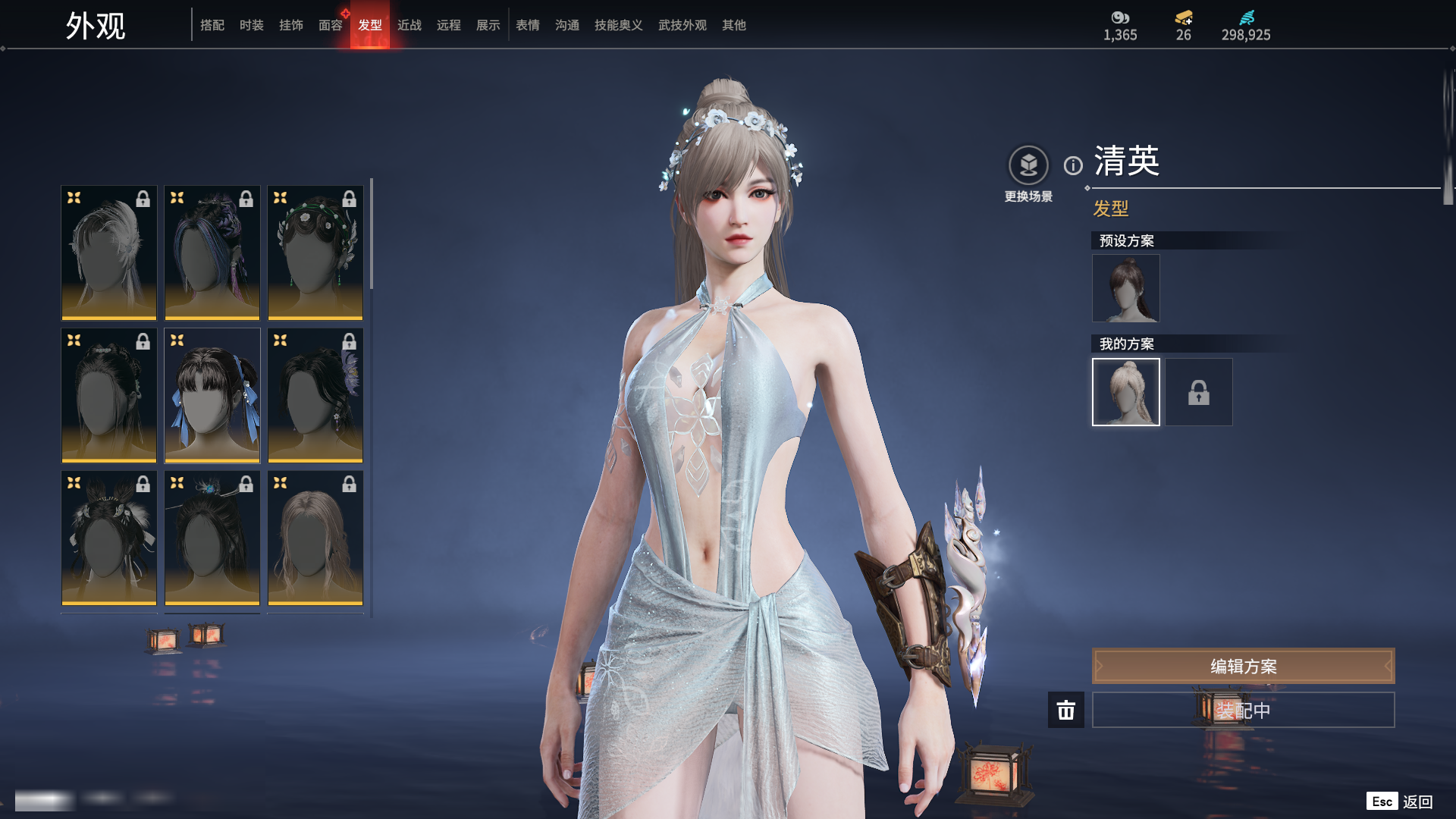Switch to the 搭配 tab
The height and width of the screenshot is (819, 1456).
click(x=212, y=25)
